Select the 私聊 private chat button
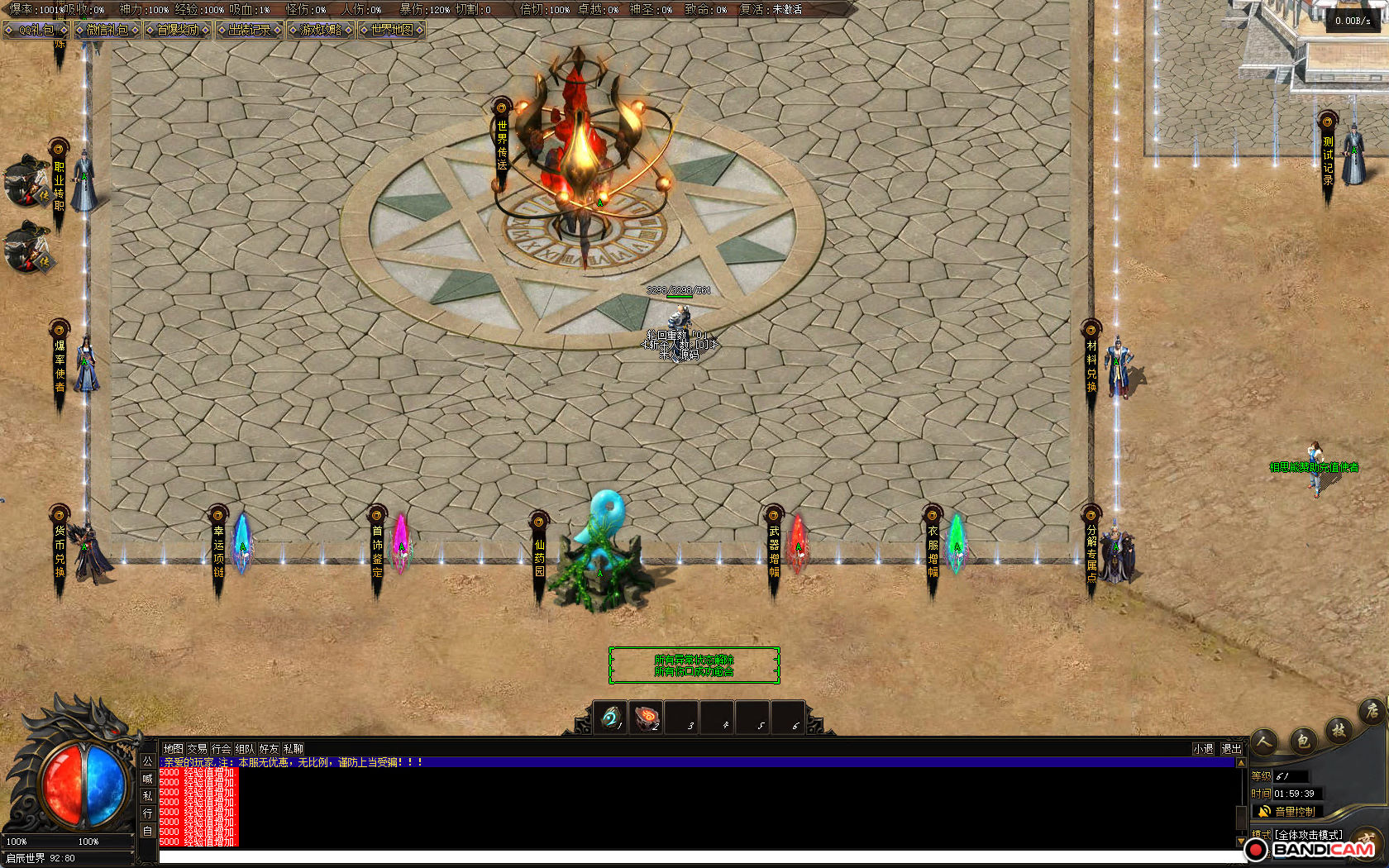 coord(293,749)
